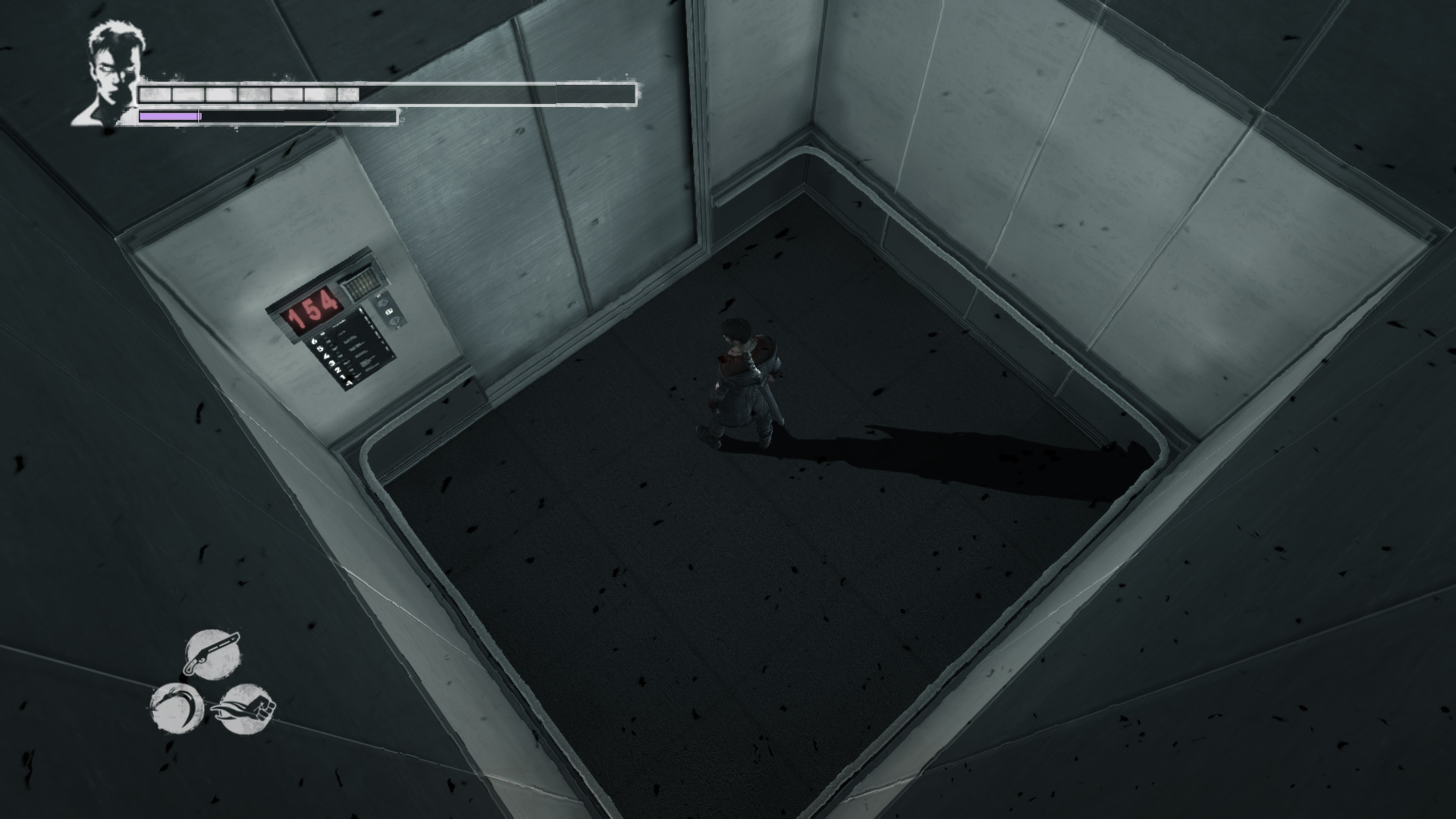This screenshot has height=819, width=1456.
Task: Choose the Osiris scythe weapon icon
Action: point(177,707)
